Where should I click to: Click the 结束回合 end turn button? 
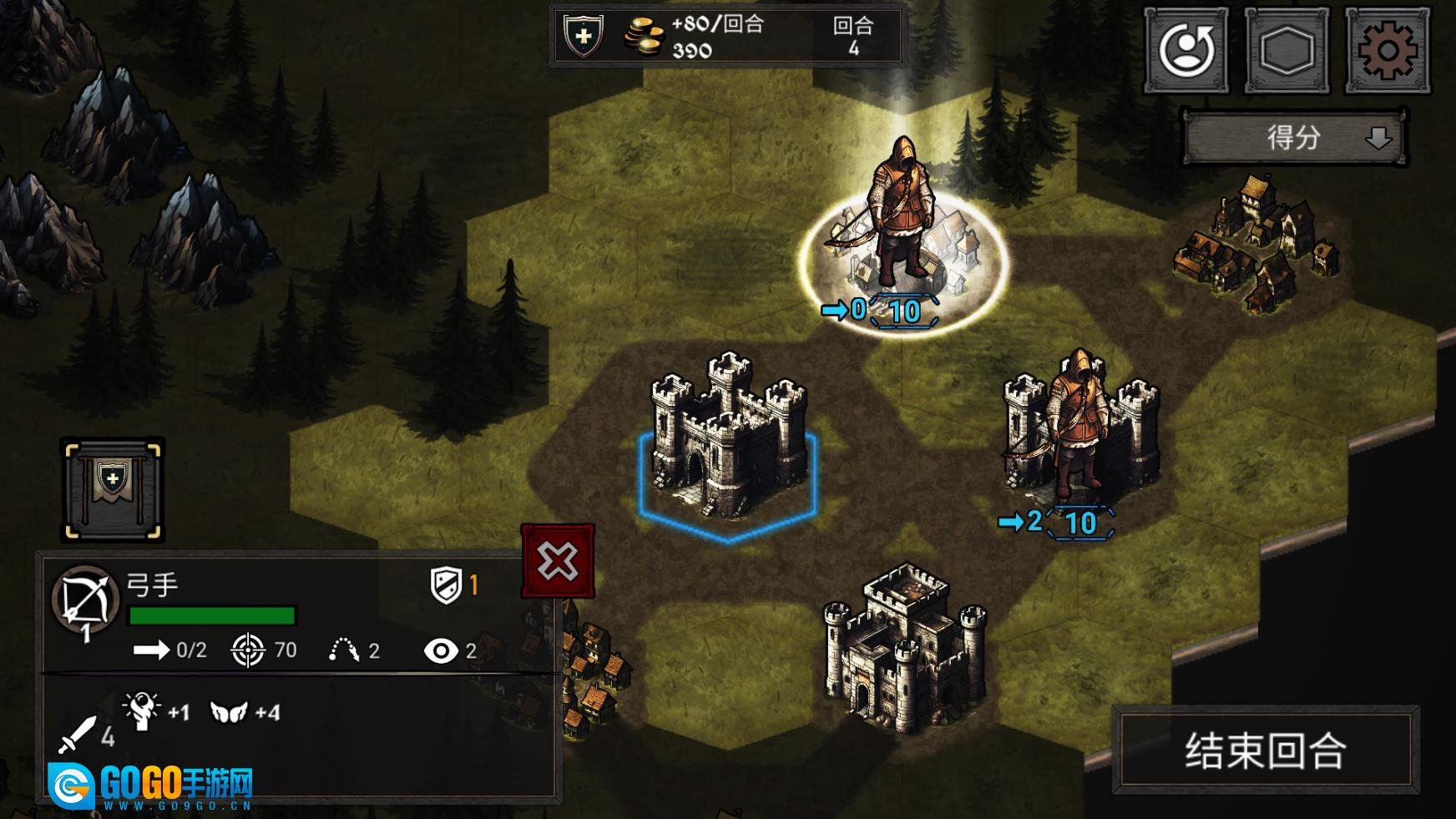point(1265,750)
